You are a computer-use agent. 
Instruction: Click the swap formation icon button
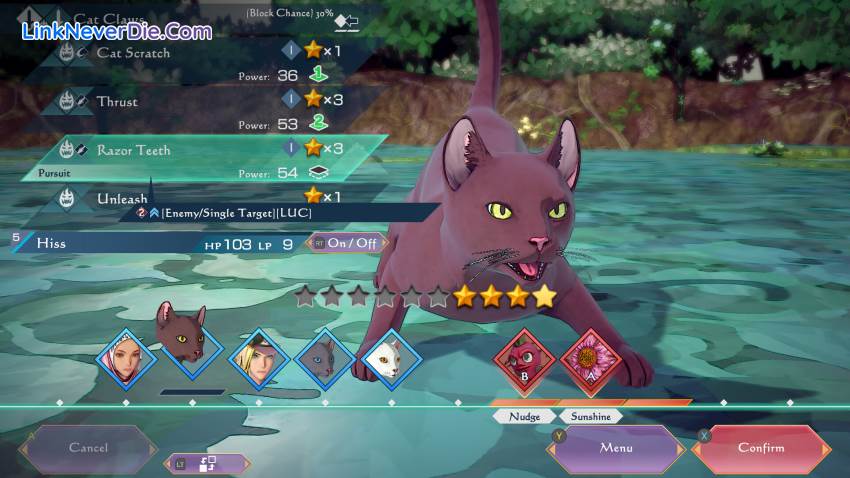[208, 464]
